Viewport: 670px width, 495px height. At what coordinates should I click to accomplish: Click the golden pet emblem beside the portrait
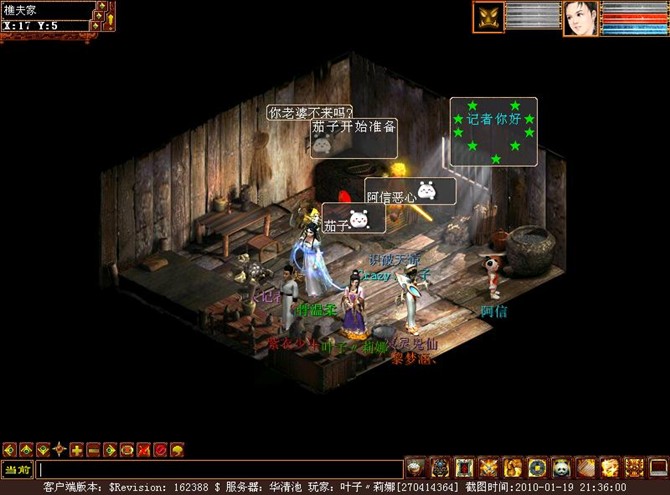tap(489, 18)
